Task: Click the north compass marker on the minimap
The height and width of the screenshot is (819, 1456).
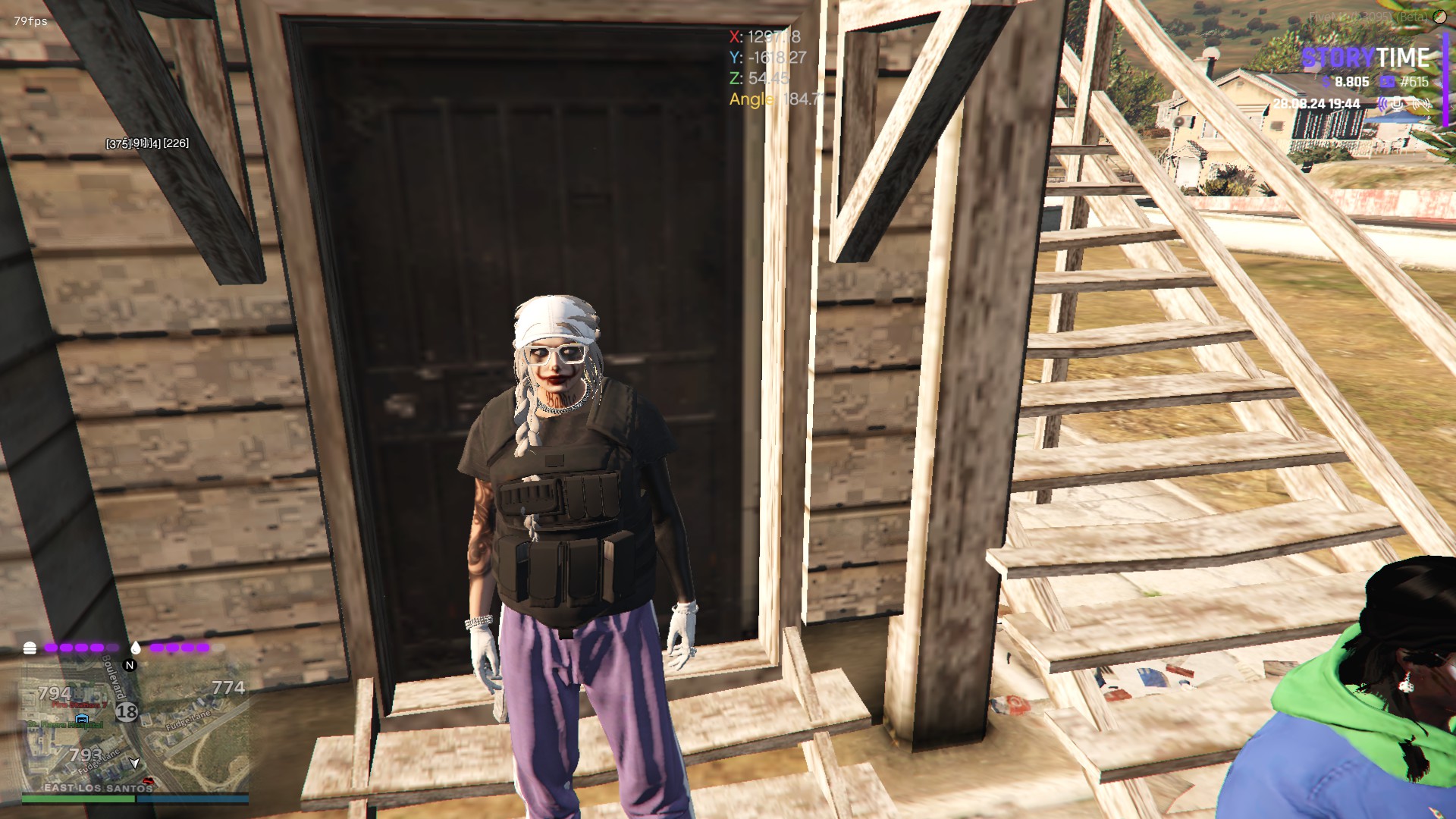Action: point(130,665)
